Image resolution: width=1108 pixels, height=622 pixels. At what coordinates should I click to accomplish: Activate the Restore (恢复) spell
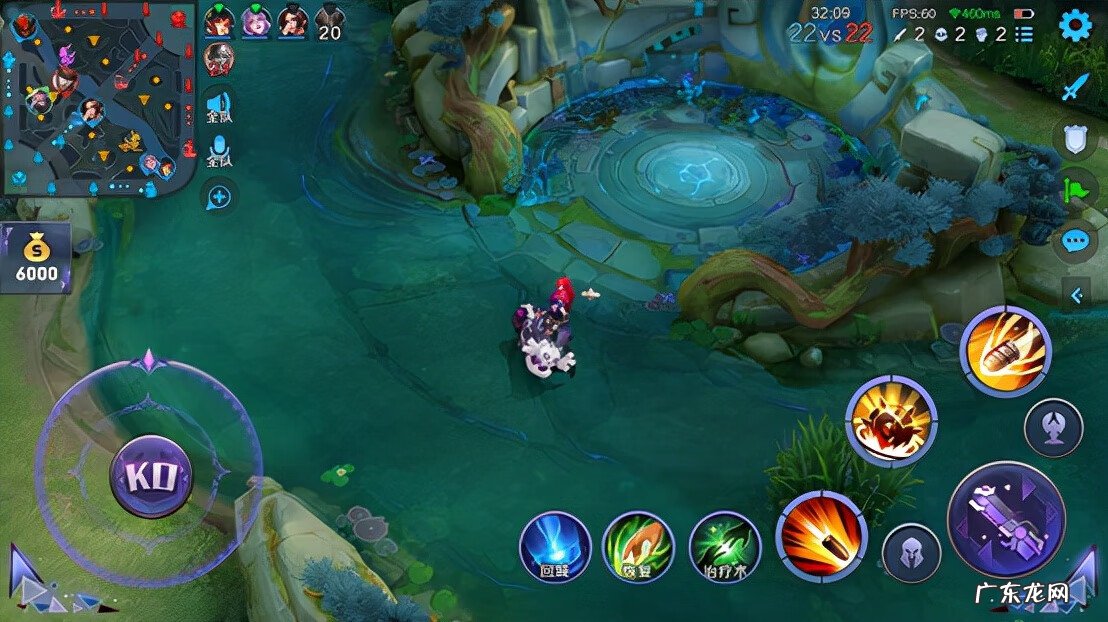tap(638, 546)
